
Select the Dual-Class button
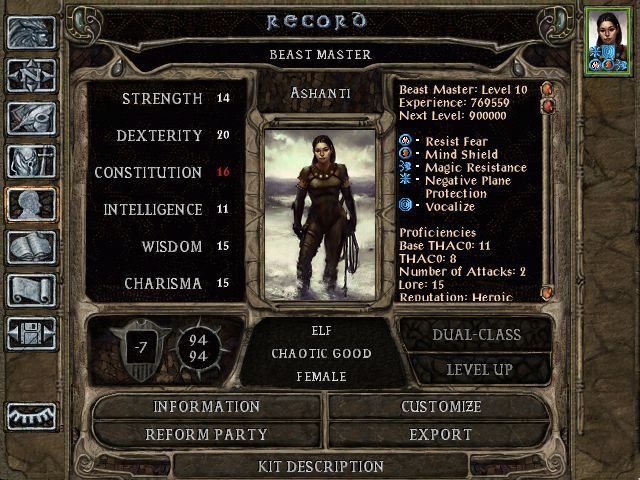pos(475,336)
